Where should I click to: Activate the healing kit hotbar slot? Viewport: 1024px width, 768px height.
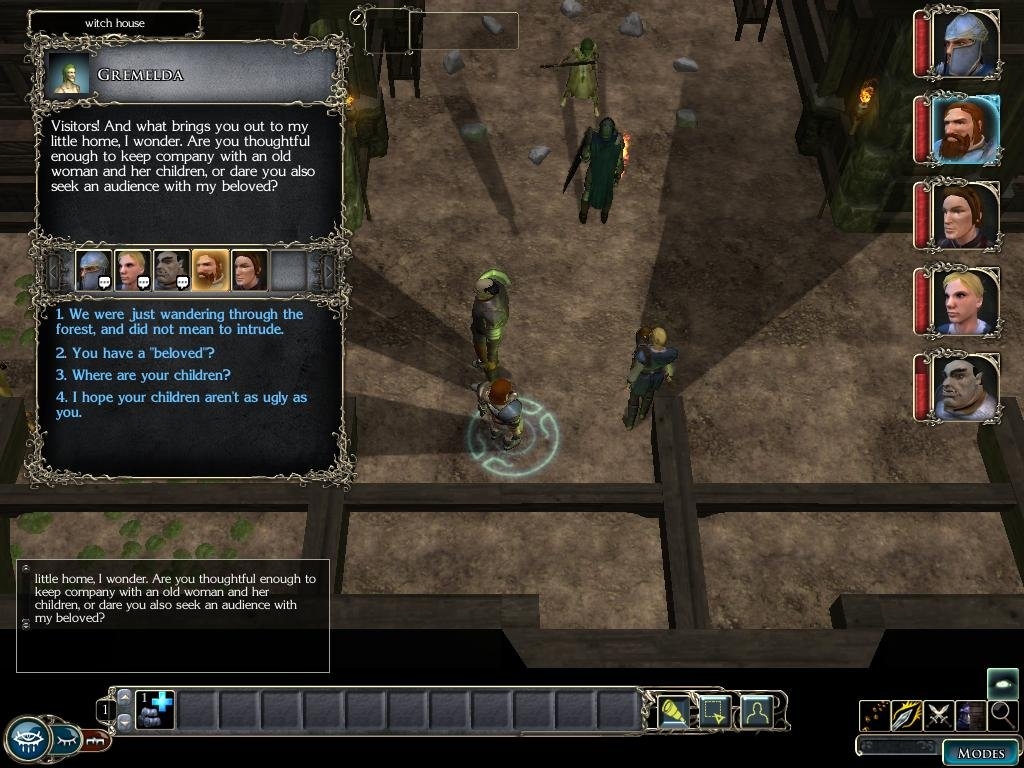[155, 710]
